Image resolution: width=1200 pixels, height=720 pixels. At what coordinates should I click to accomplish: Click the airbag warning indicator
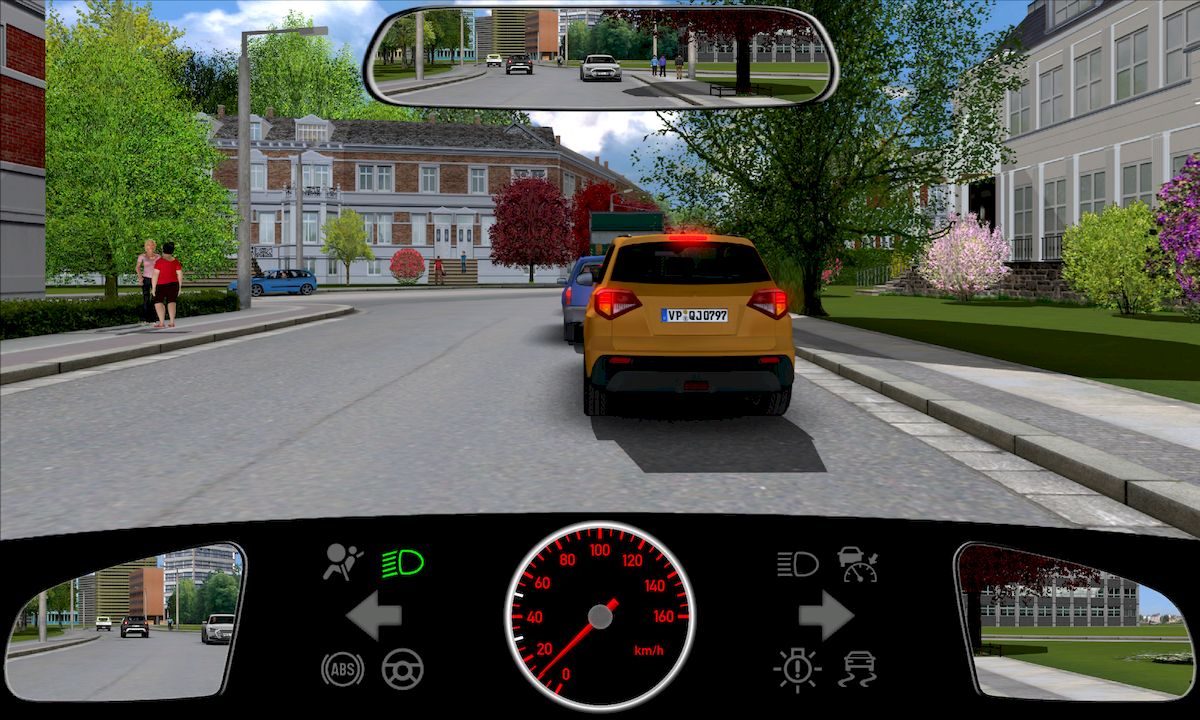point(340,563)
